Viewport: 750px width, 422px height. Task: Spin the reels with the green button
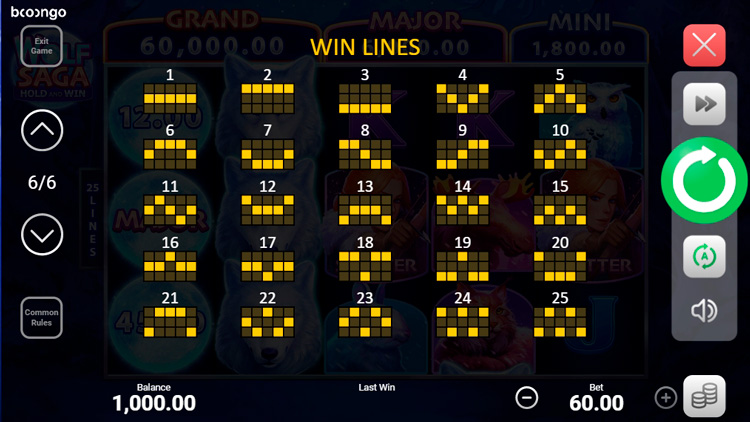tap(704, 180)
